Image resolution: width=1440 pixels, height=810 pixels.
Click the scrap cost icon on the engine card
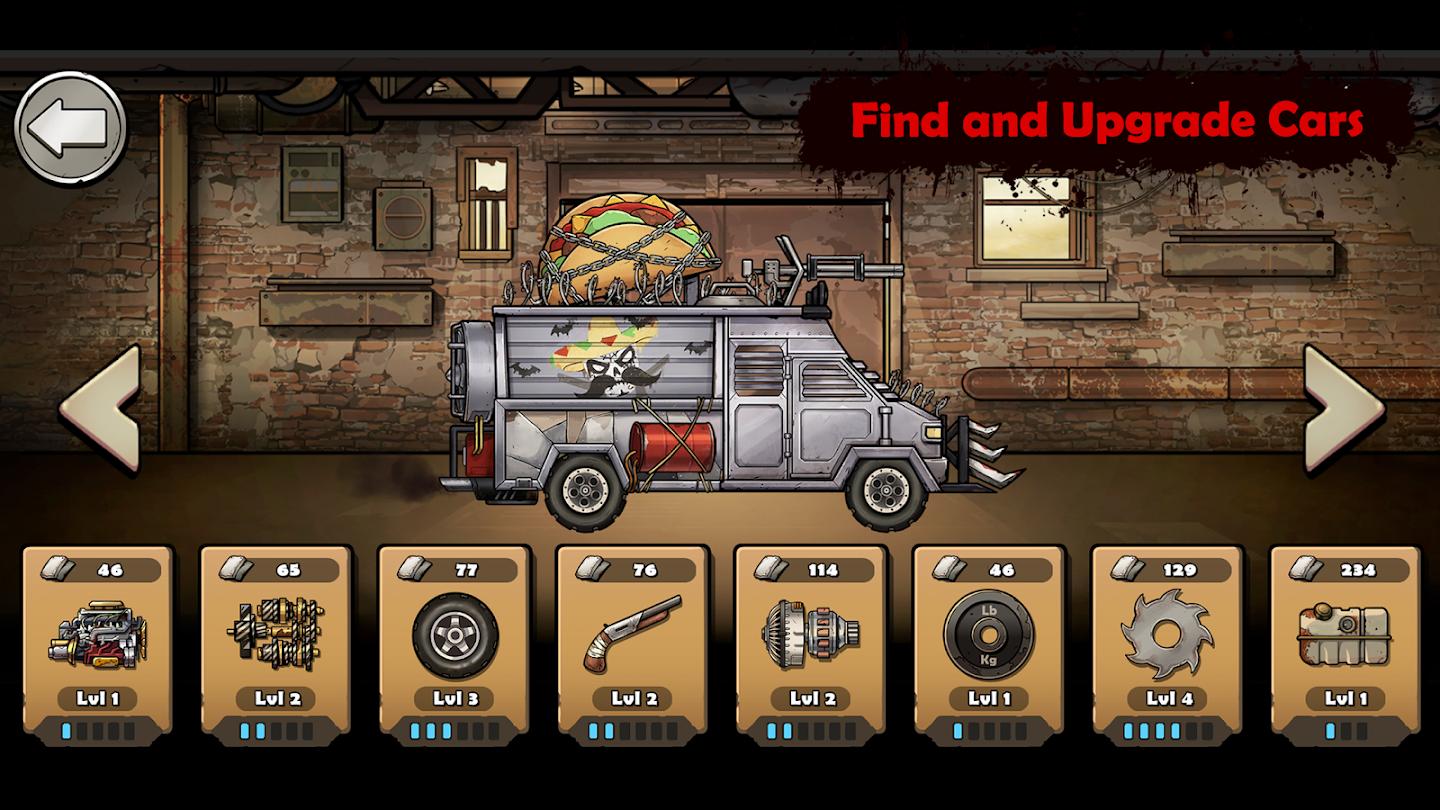[60, 566]
